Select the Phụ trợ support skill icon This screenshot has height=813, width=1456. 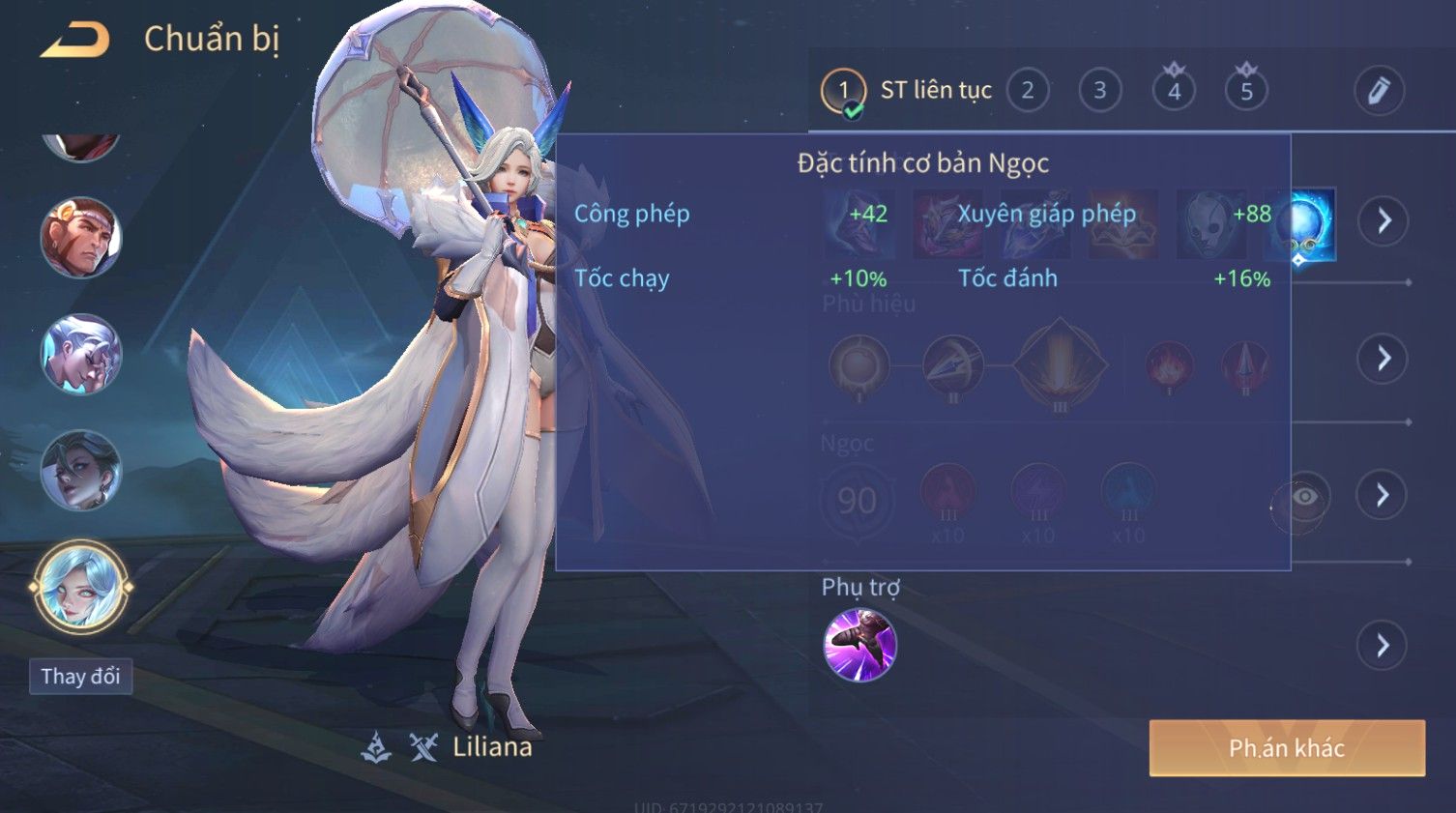(859, 645)
